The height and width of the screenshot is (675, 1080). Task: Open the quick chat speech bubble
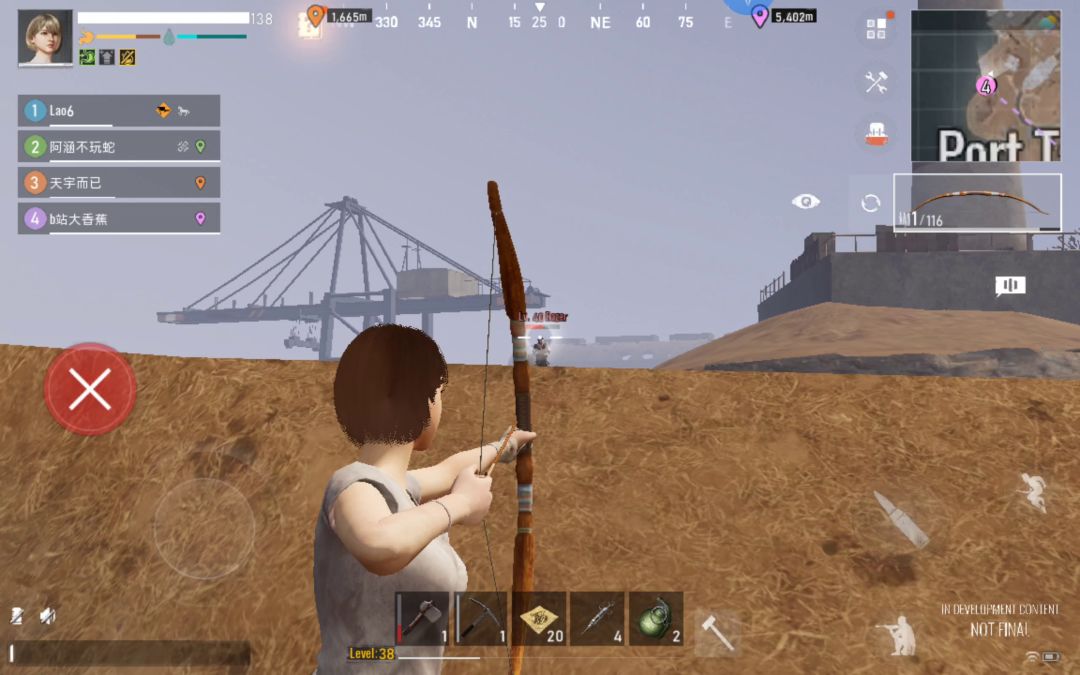(1010, 287)
